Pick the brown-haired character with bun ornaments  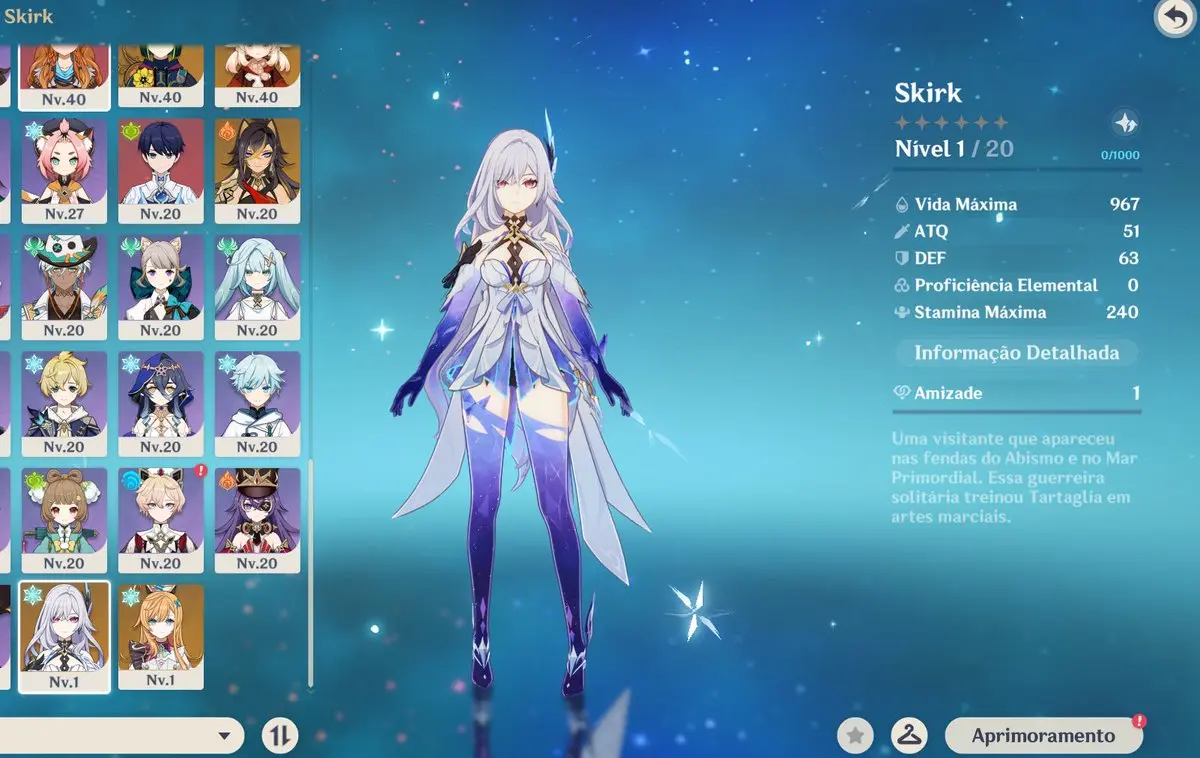click(64, 519)
